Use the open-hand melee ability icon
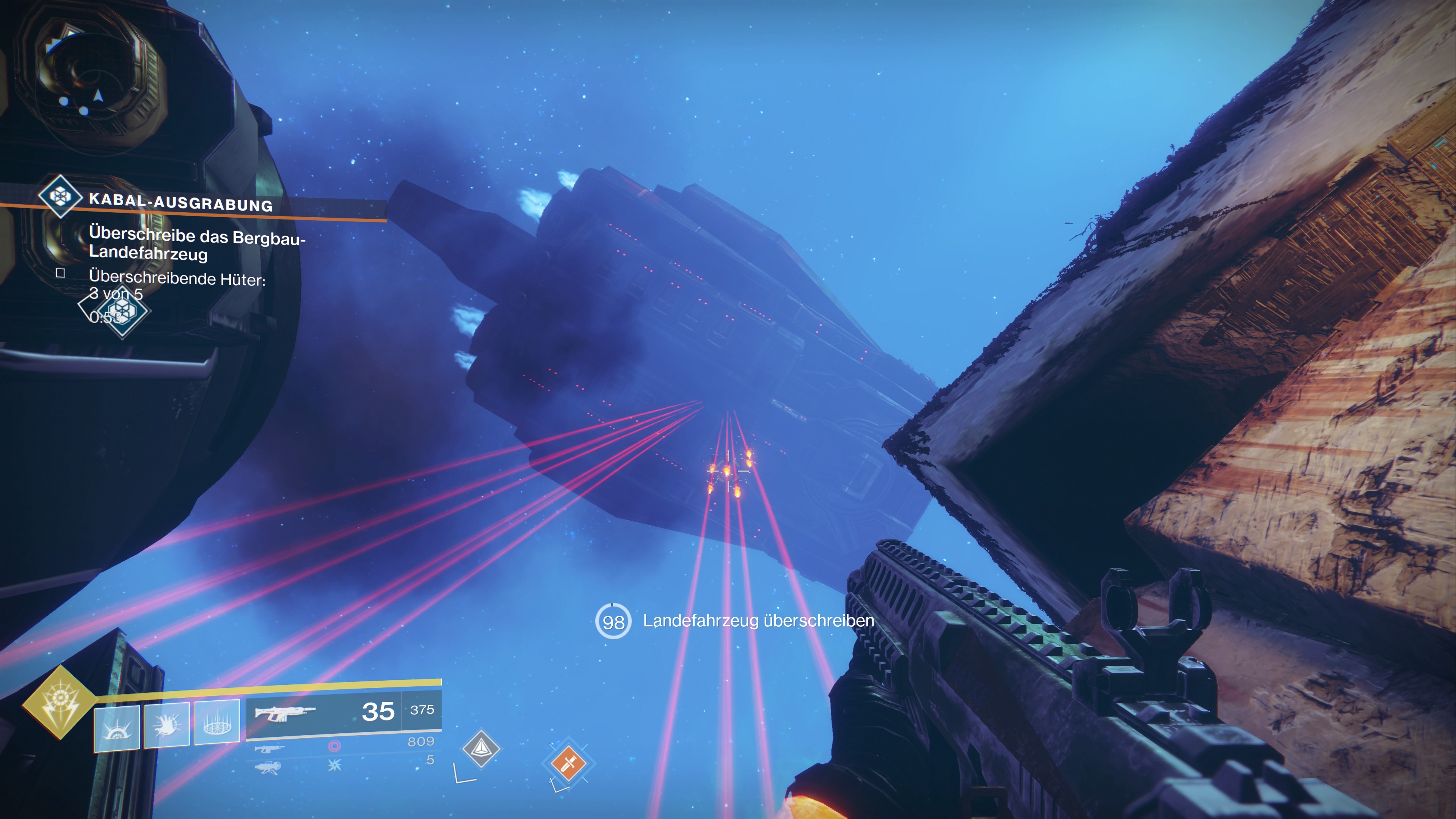The width and height of the screenshot is (1456, 819). tap(167, 725)
